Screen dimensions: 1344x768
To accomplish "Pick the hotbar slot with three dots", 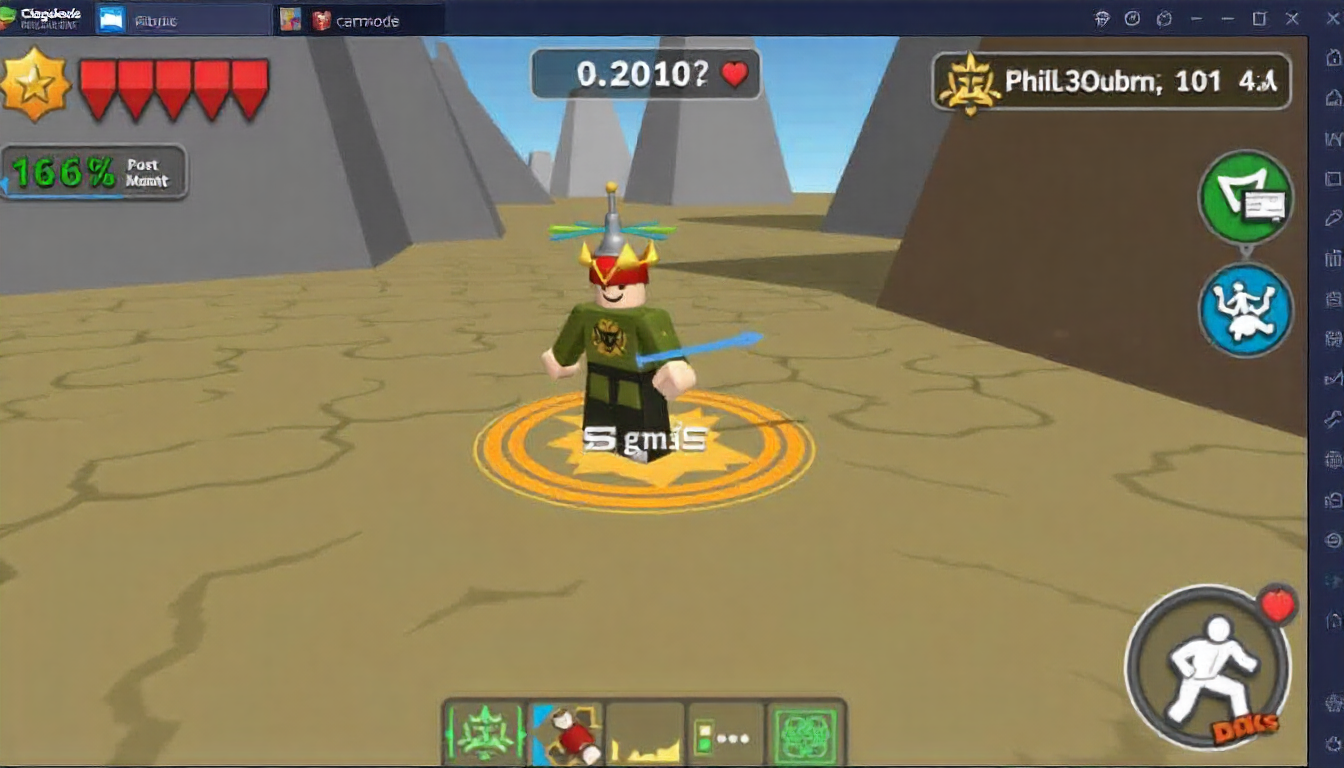I will (x=725, y=733).
